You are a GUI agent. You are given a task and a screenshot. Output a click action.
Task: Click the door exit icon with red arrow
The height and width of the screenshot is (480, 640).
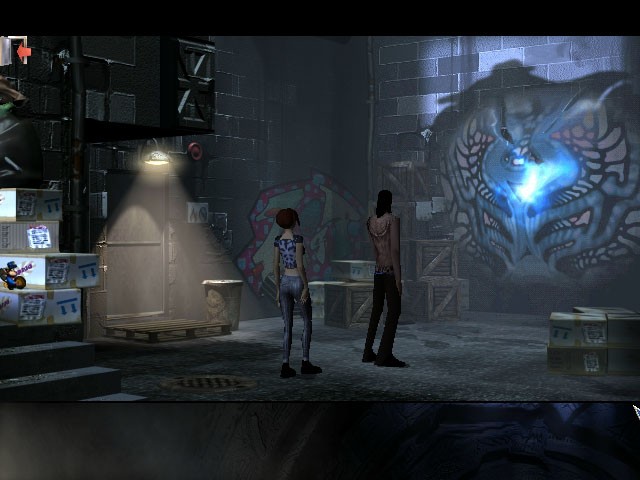[16, 51]
